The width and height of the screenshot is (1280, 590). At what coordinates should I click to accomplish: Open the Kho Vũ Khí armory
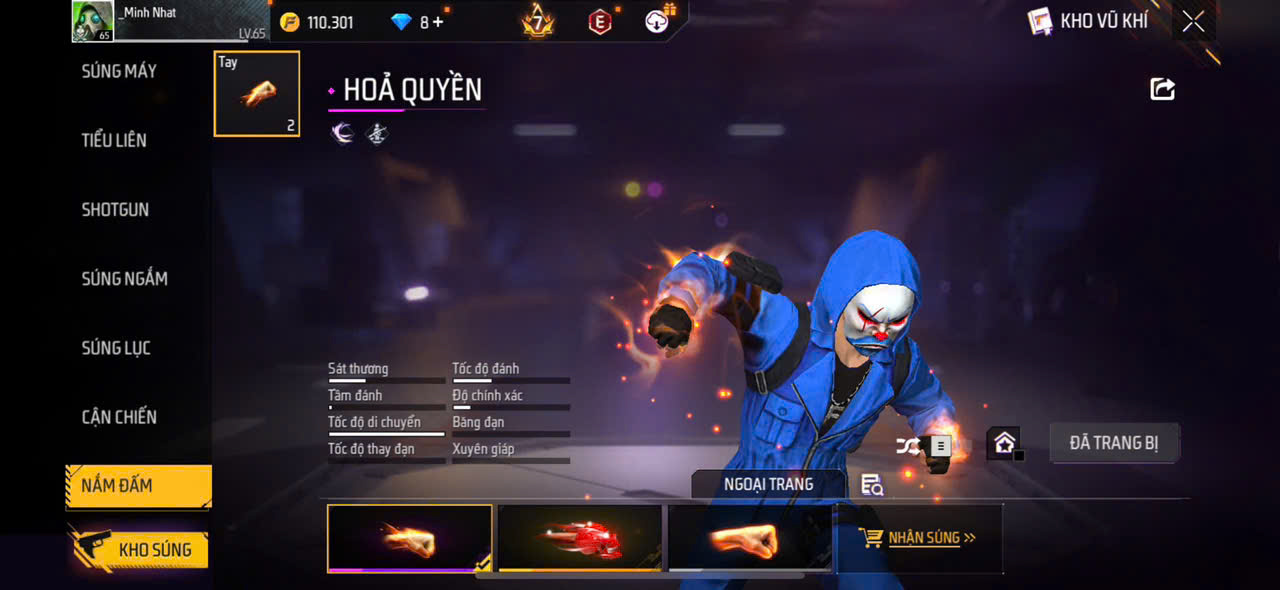click(1088, 21)
